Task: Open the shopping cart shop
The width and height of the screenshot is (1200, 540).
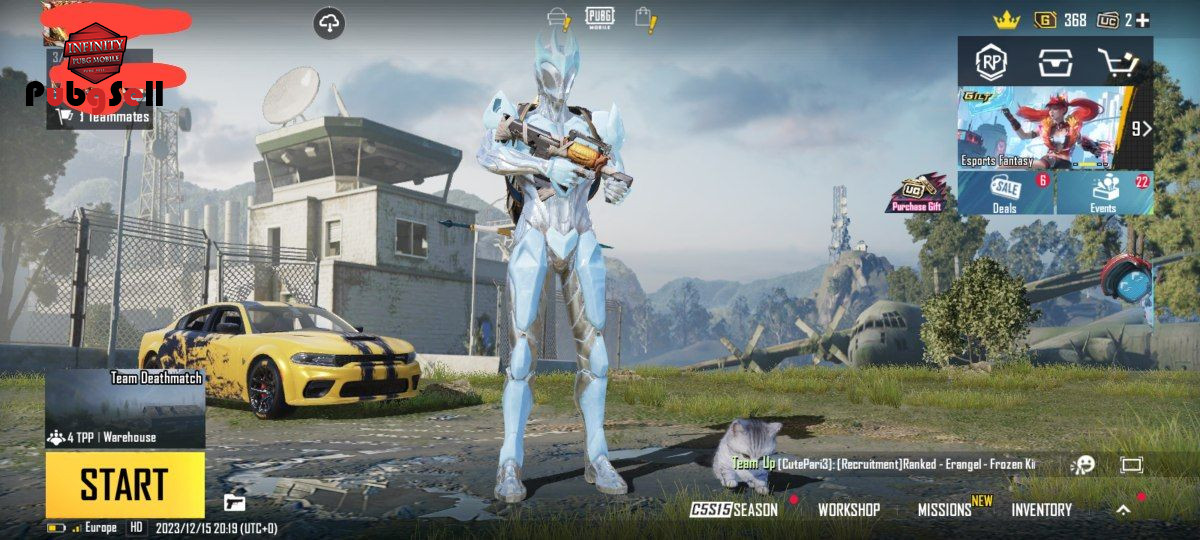Action: pos(1118,63)
